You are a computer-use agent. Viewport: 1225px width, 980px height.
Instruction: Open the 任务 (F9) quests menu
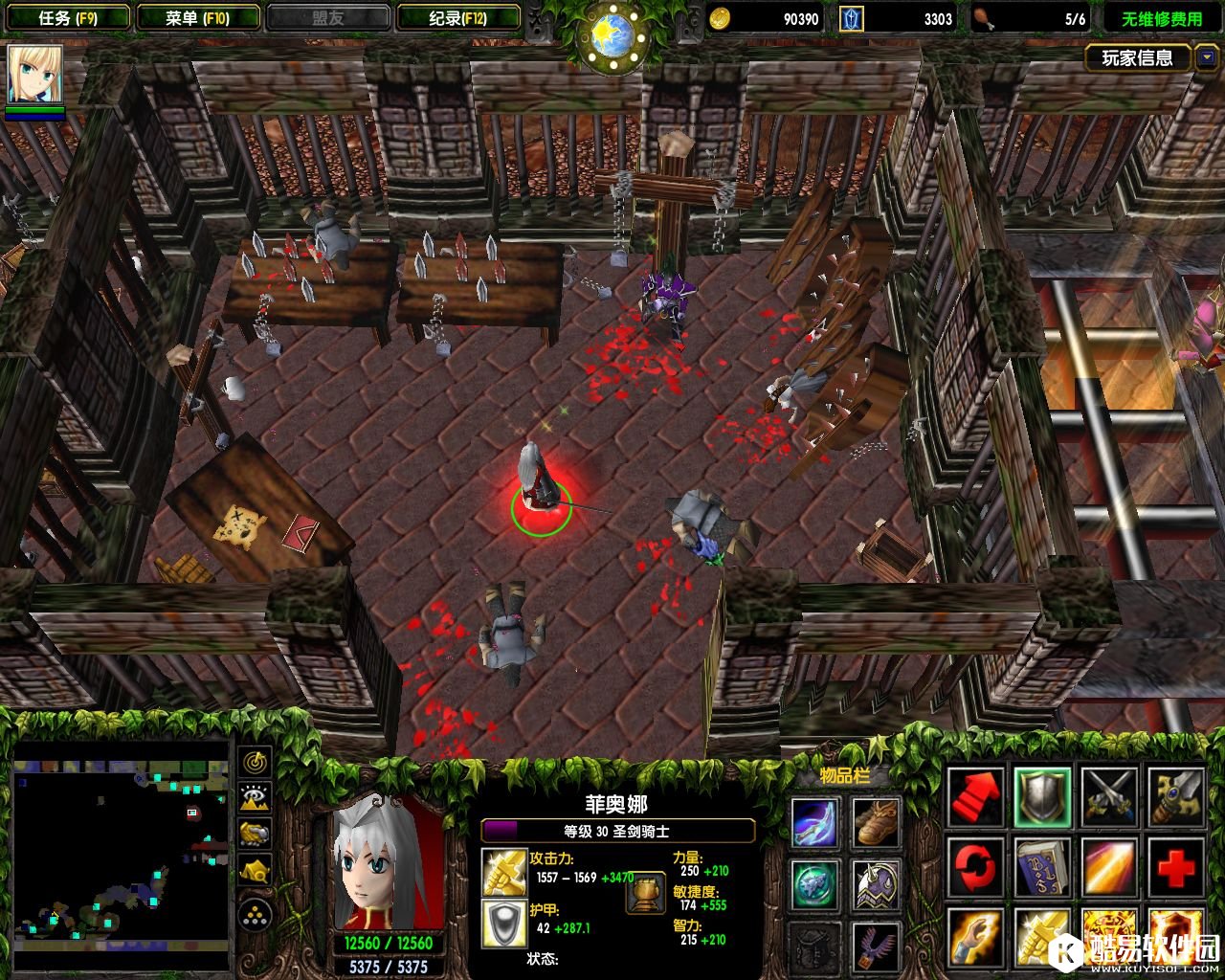point(68,18)
